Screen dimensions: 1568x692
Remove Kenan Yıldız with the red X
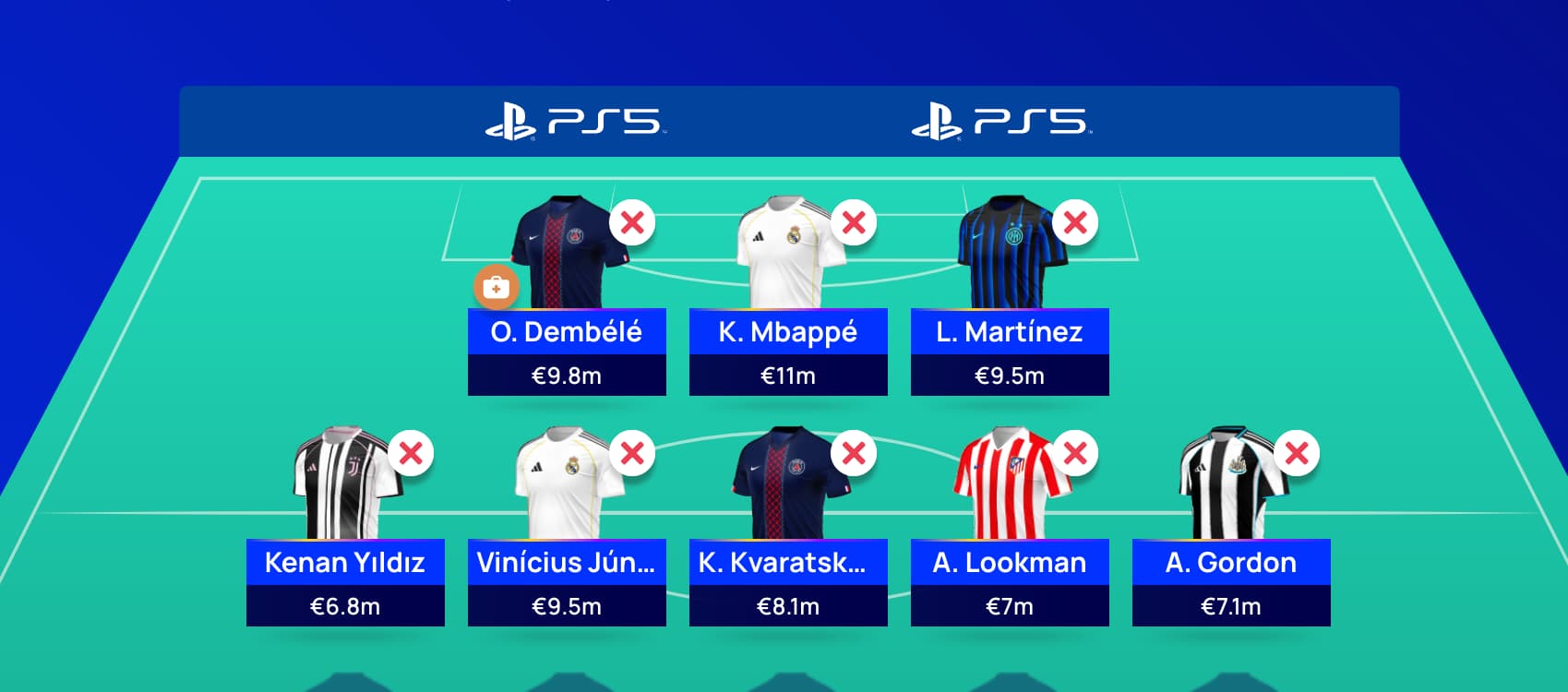tap(410, 452)
